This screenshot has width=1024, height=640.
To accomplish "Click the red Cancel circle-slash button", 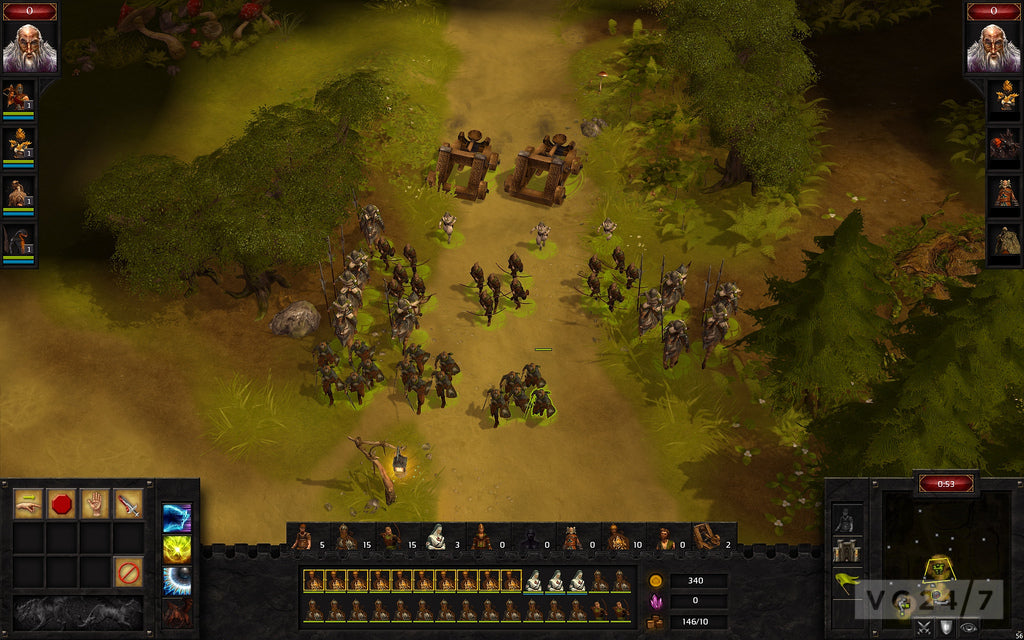I will point(127,572).
